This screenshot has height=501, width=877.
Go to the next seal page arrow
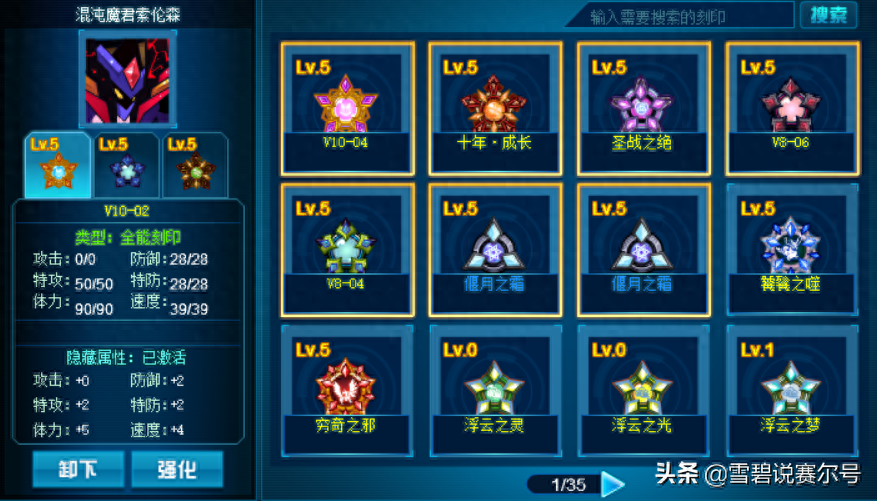613,485
